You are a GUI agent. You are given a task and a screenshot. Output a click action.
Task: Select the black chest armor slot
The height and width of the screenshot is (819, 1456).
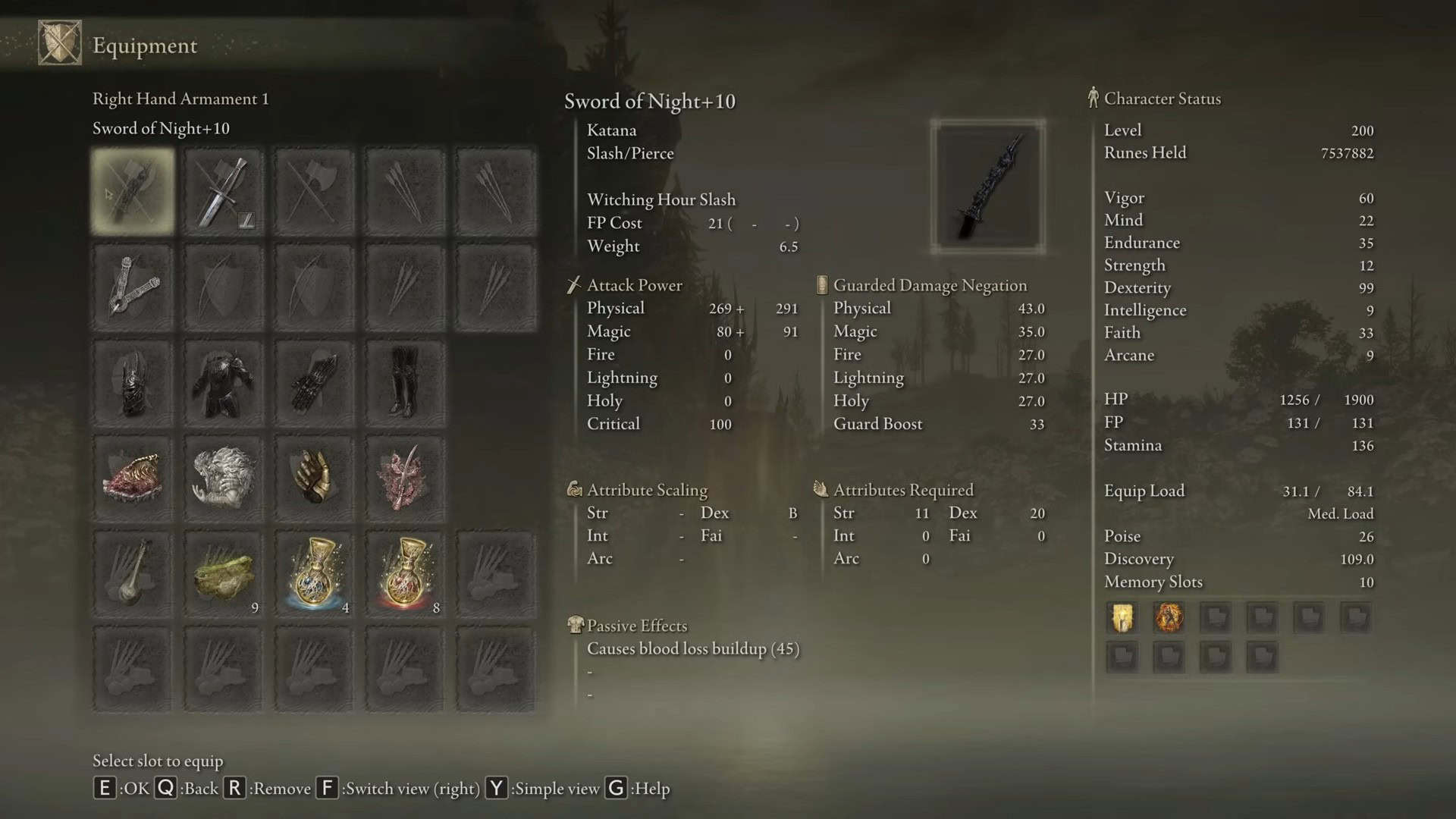tap(224, 383)
